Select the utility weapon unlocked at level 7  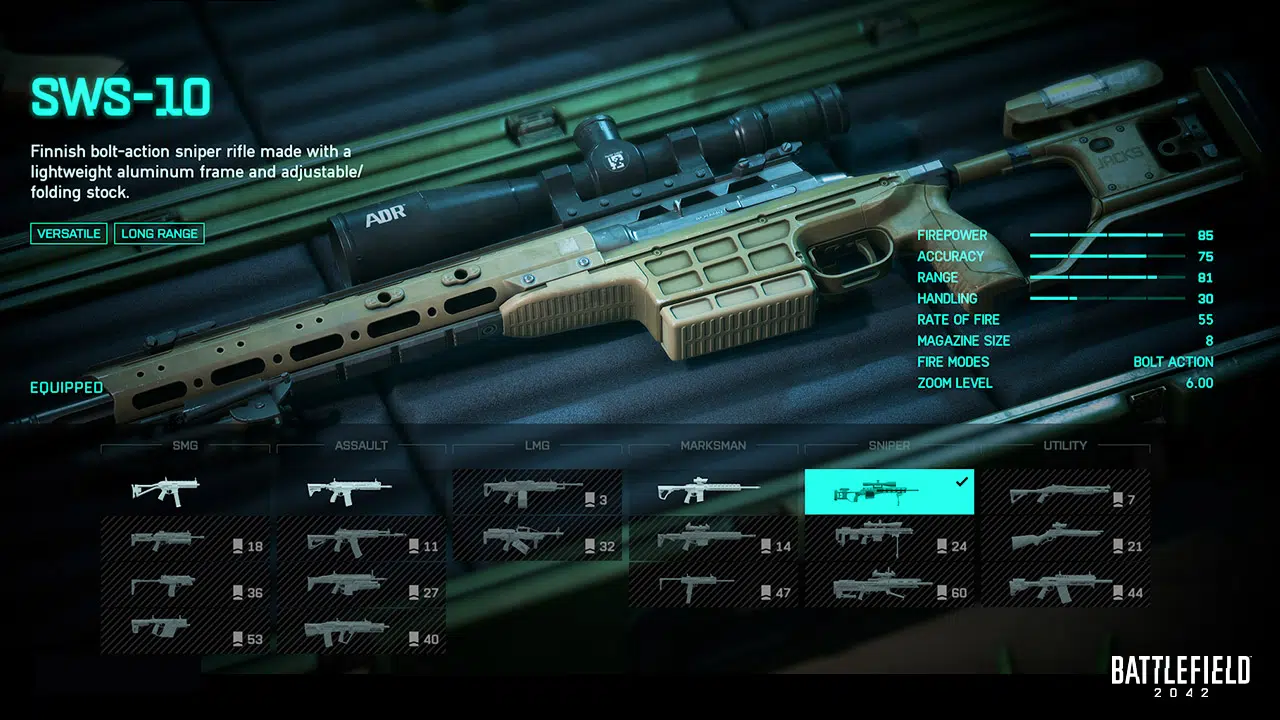(x=1065, y=492)
